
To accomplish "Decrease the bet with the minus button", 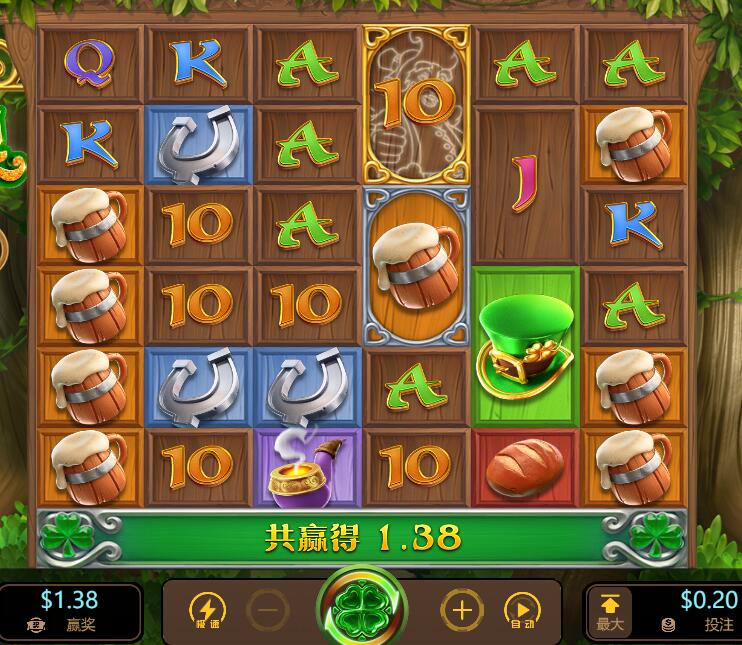I will click(266, 609).
